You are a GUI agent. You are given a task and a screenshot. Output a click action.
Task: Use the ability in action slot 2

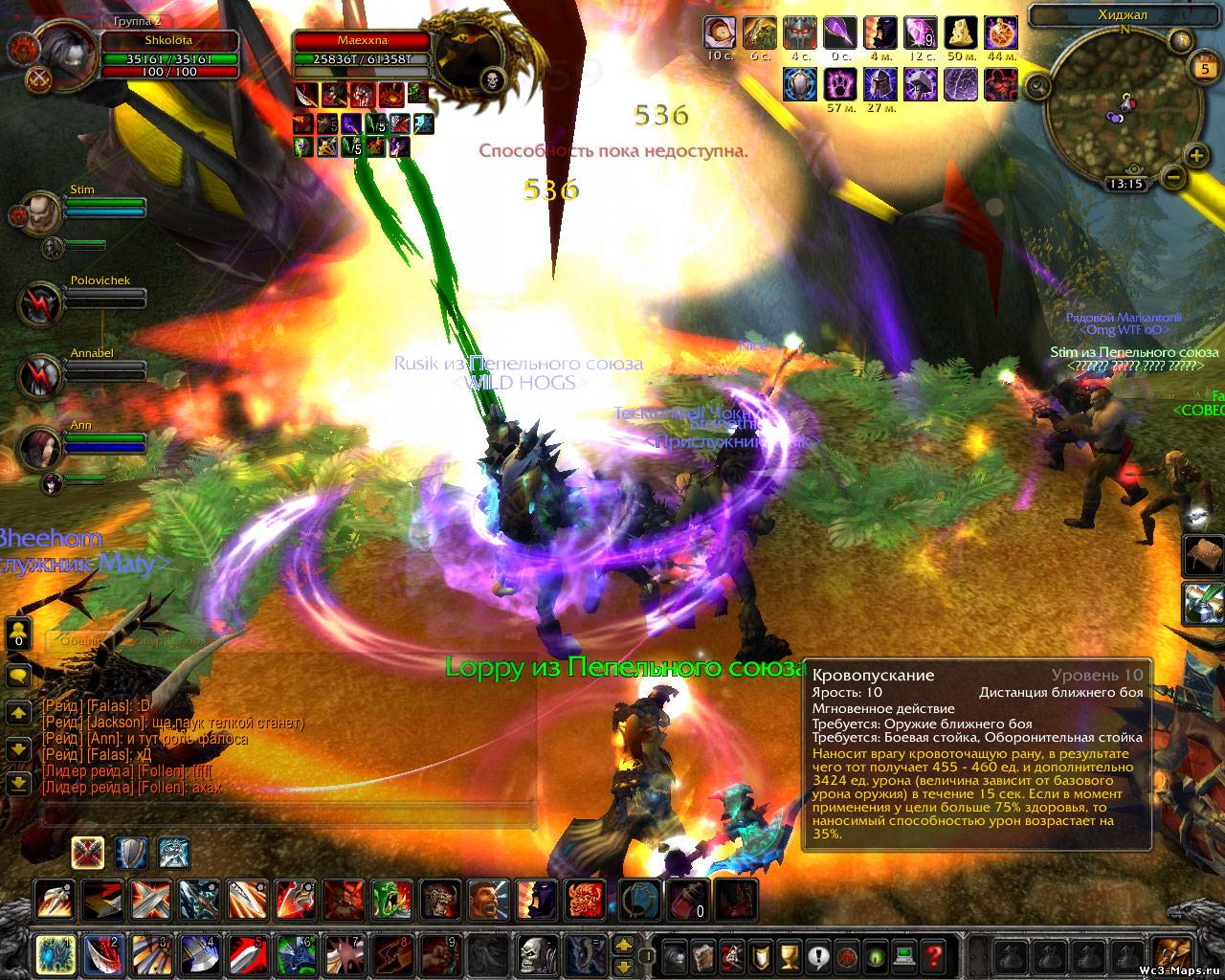[102, 954]
